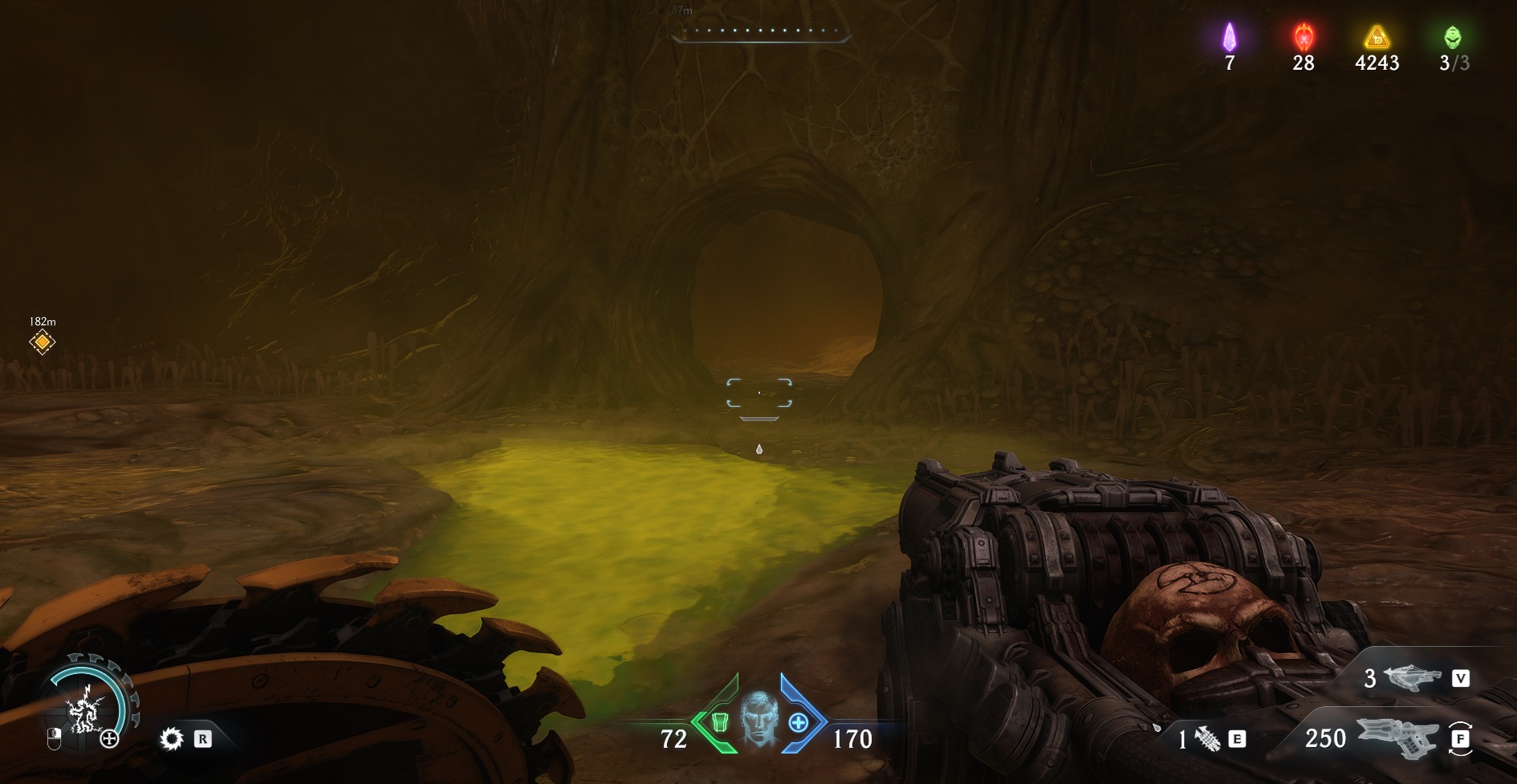Image resolution: width=1517 pixels, height=784 pixels.
Task: Click the compass bar at the top
Action: pyautogui.click(x=760, y=32)
